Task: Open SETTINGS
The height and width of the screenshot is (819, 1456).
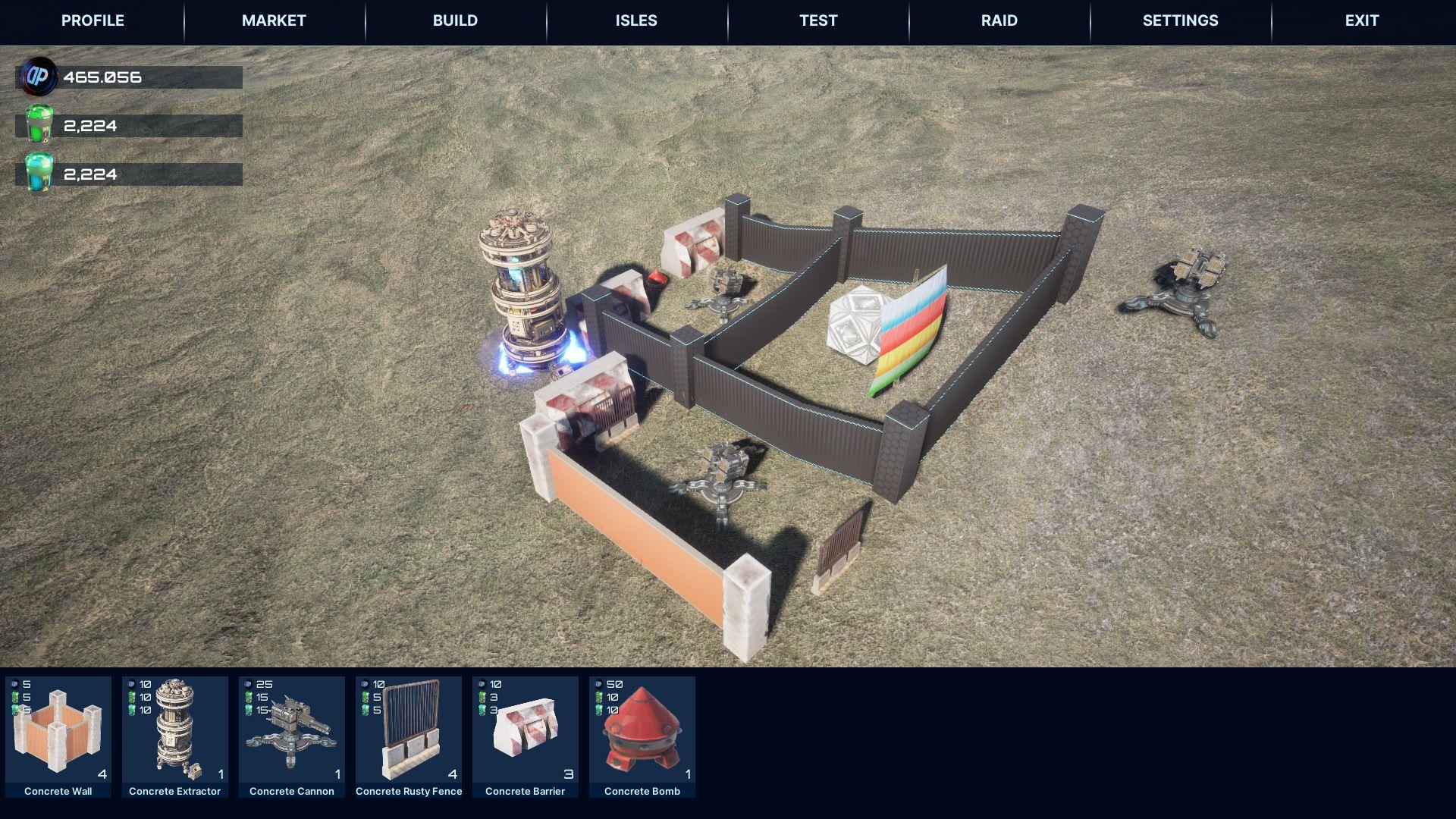Action: (1180, 20)
